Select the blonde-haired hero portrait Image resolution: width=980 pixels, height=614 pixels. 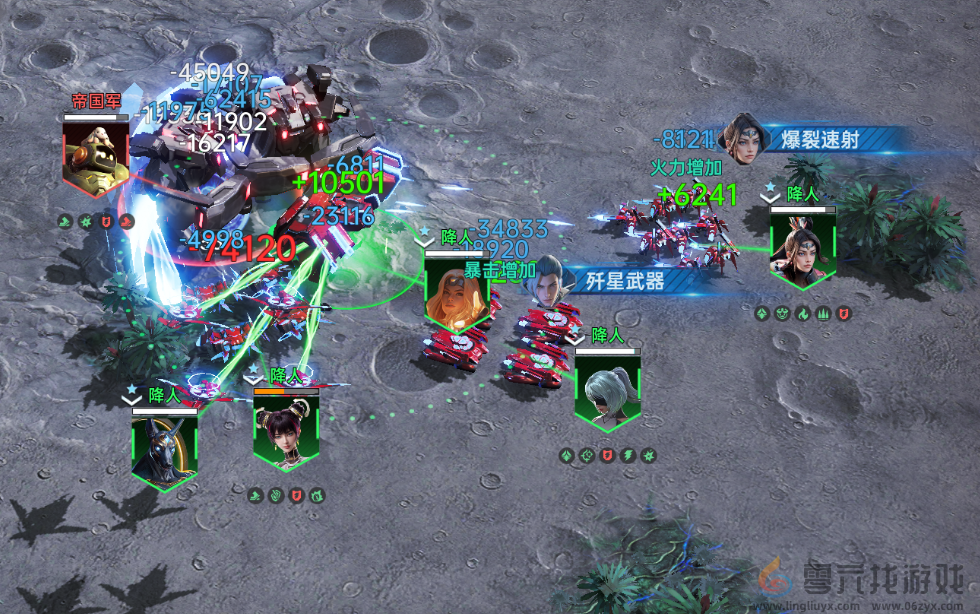click(458, 291)
